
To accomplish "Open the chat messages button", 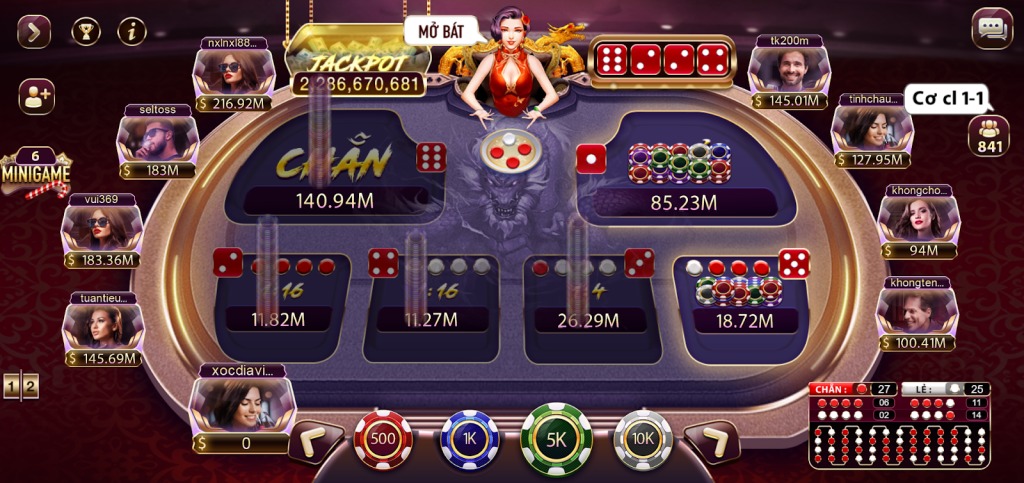I will [992, 29].
